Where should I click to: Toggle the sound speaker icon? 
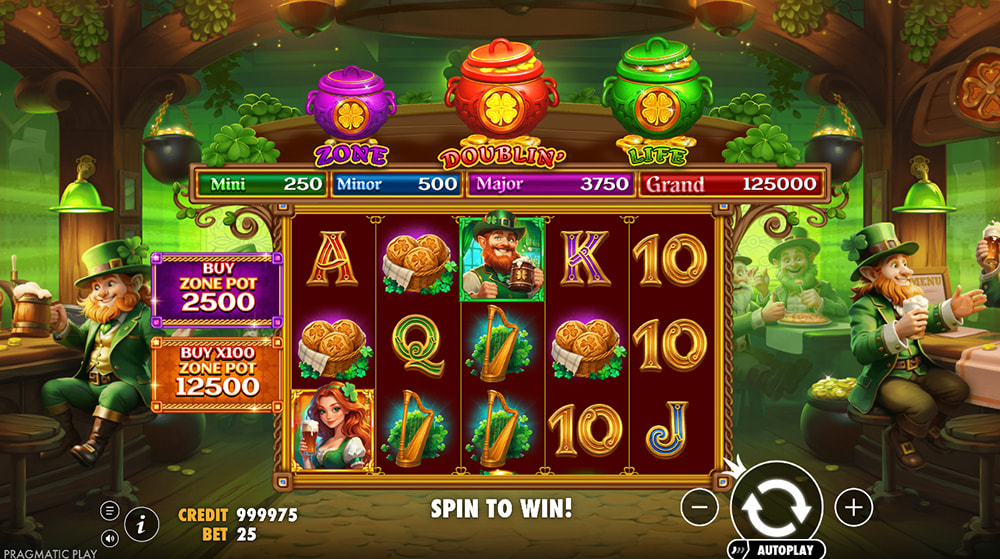point(110,538)
